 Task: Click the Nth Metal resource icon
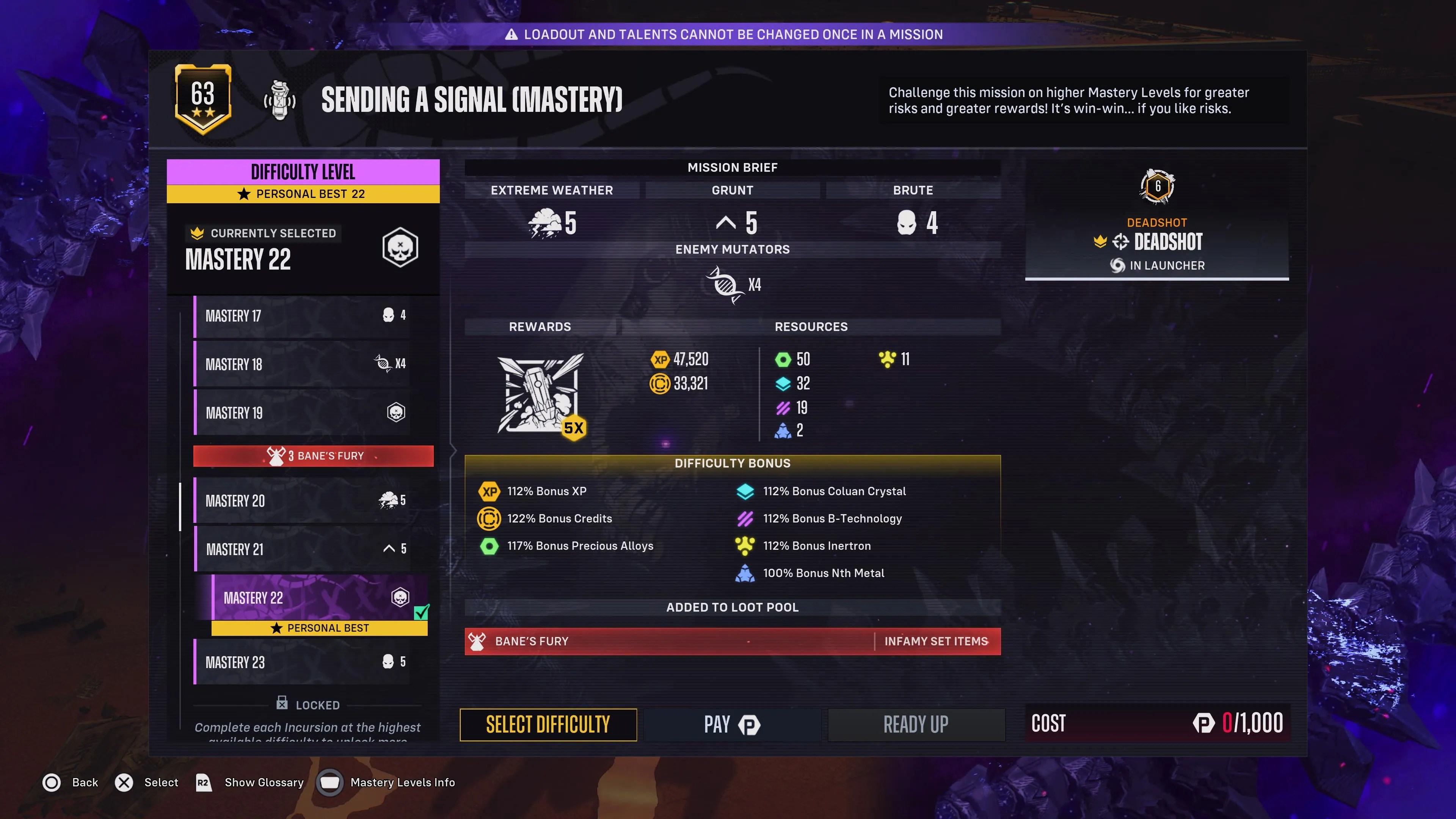pyautogui.click(x=783, y=430)
